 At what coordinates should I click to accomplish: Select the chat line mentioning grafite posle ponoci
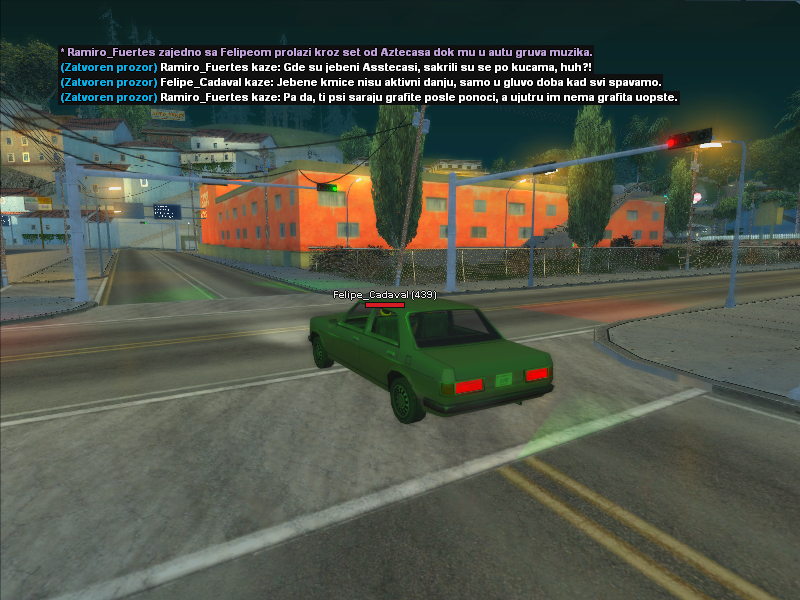tap(369, 97)
